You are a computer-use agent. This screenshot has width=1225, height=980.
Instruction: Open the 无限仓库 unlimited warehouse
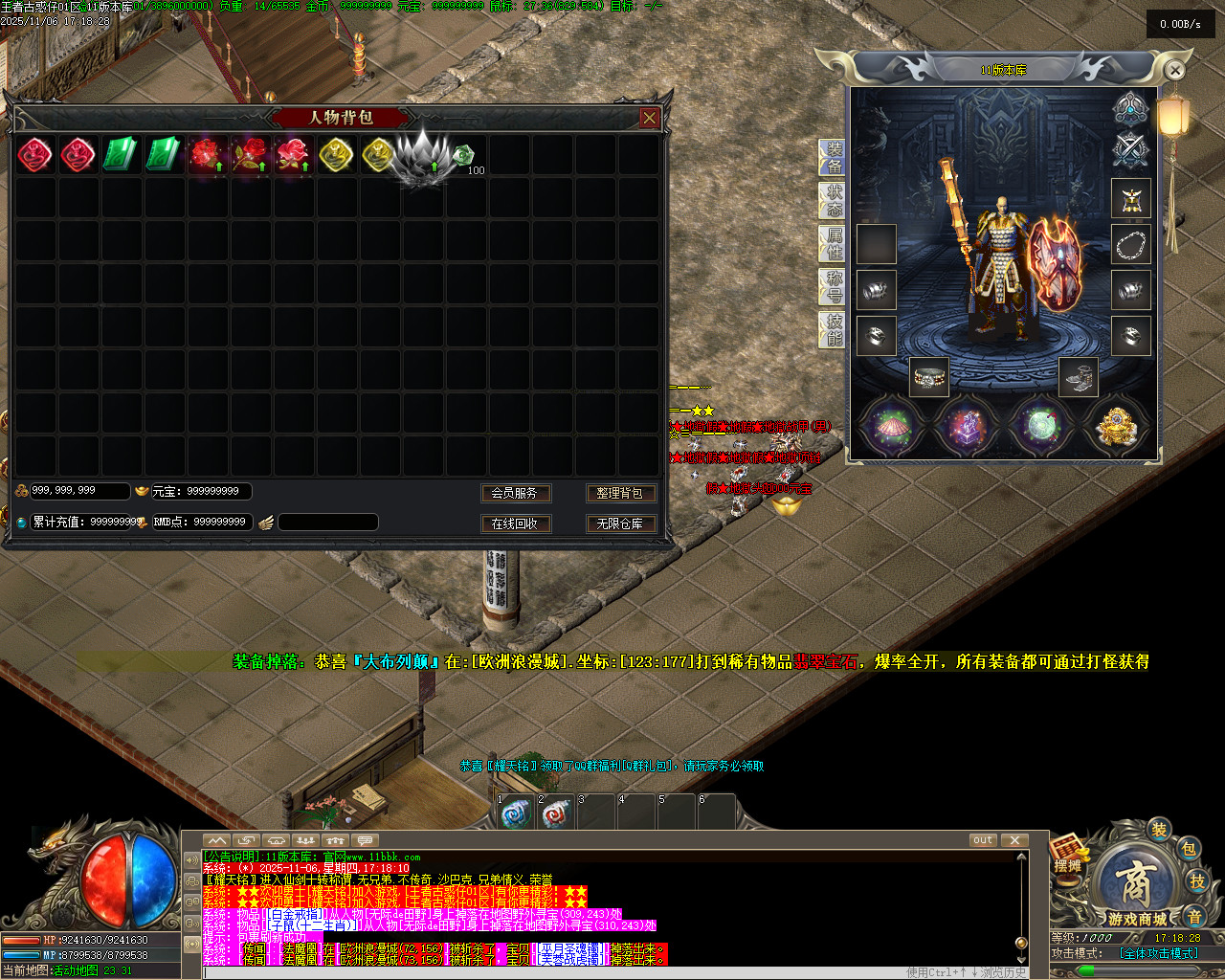(619, 523)
